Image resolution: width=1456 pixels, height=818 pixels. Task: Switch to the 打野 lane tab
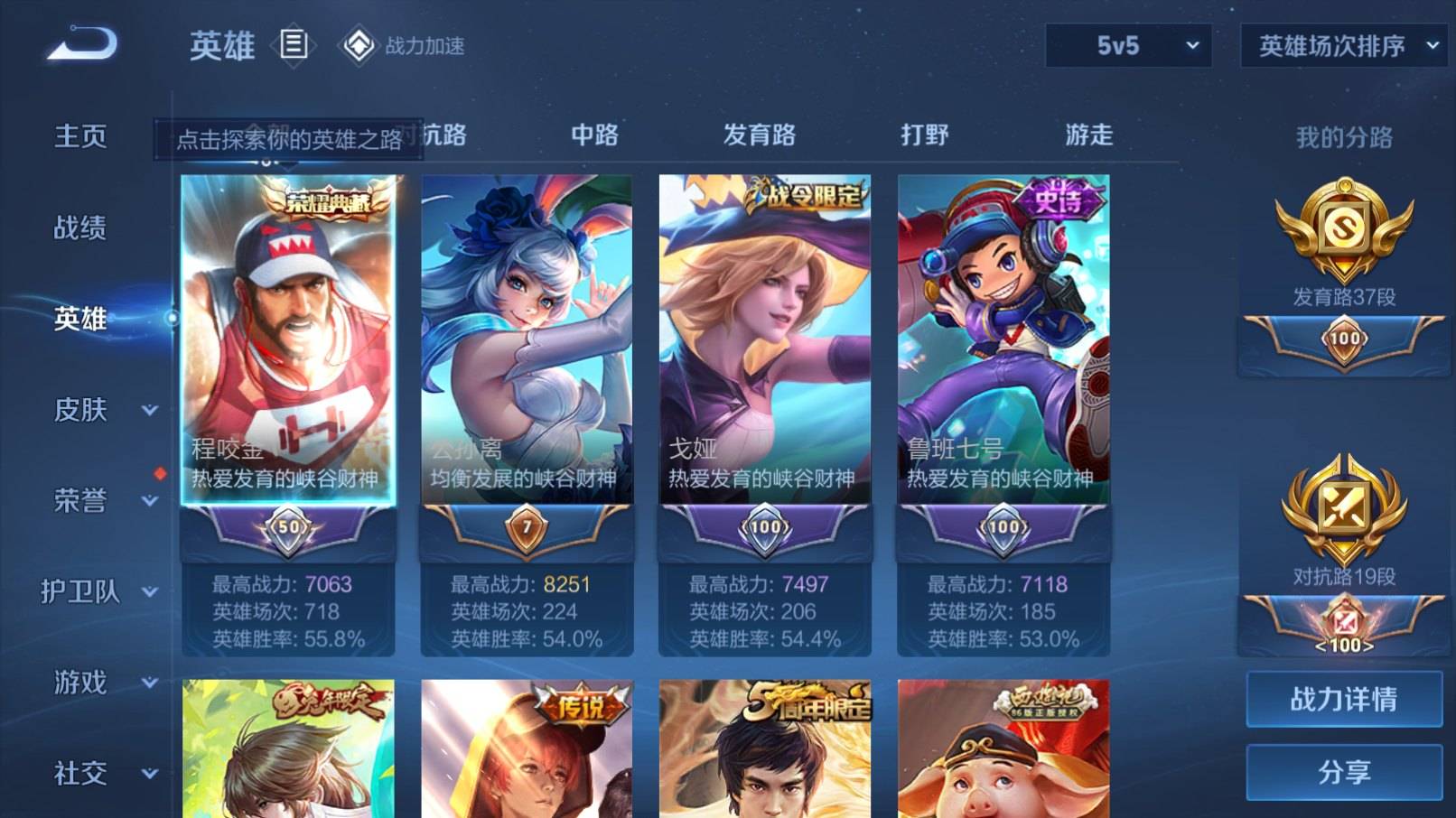(x=925, y=135)
